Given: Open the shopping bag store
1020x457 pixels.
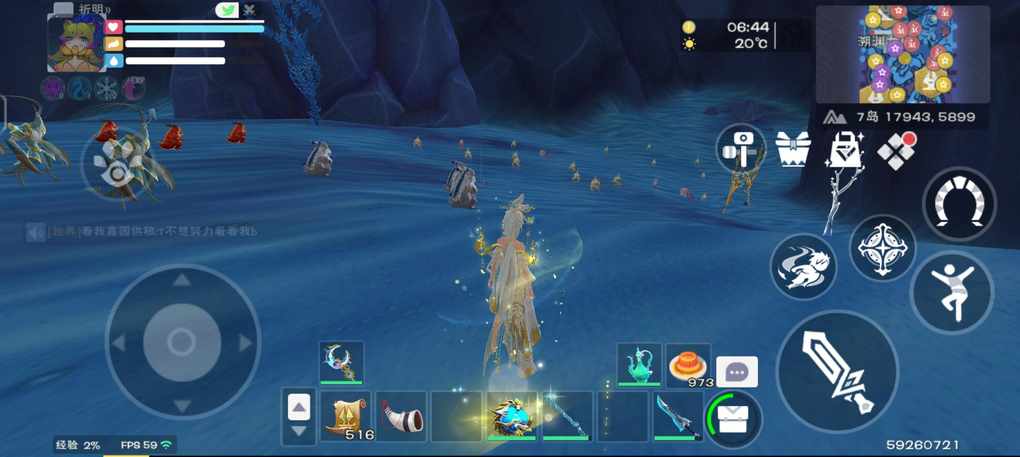Looking at the screenshot, I should point(845,151).
